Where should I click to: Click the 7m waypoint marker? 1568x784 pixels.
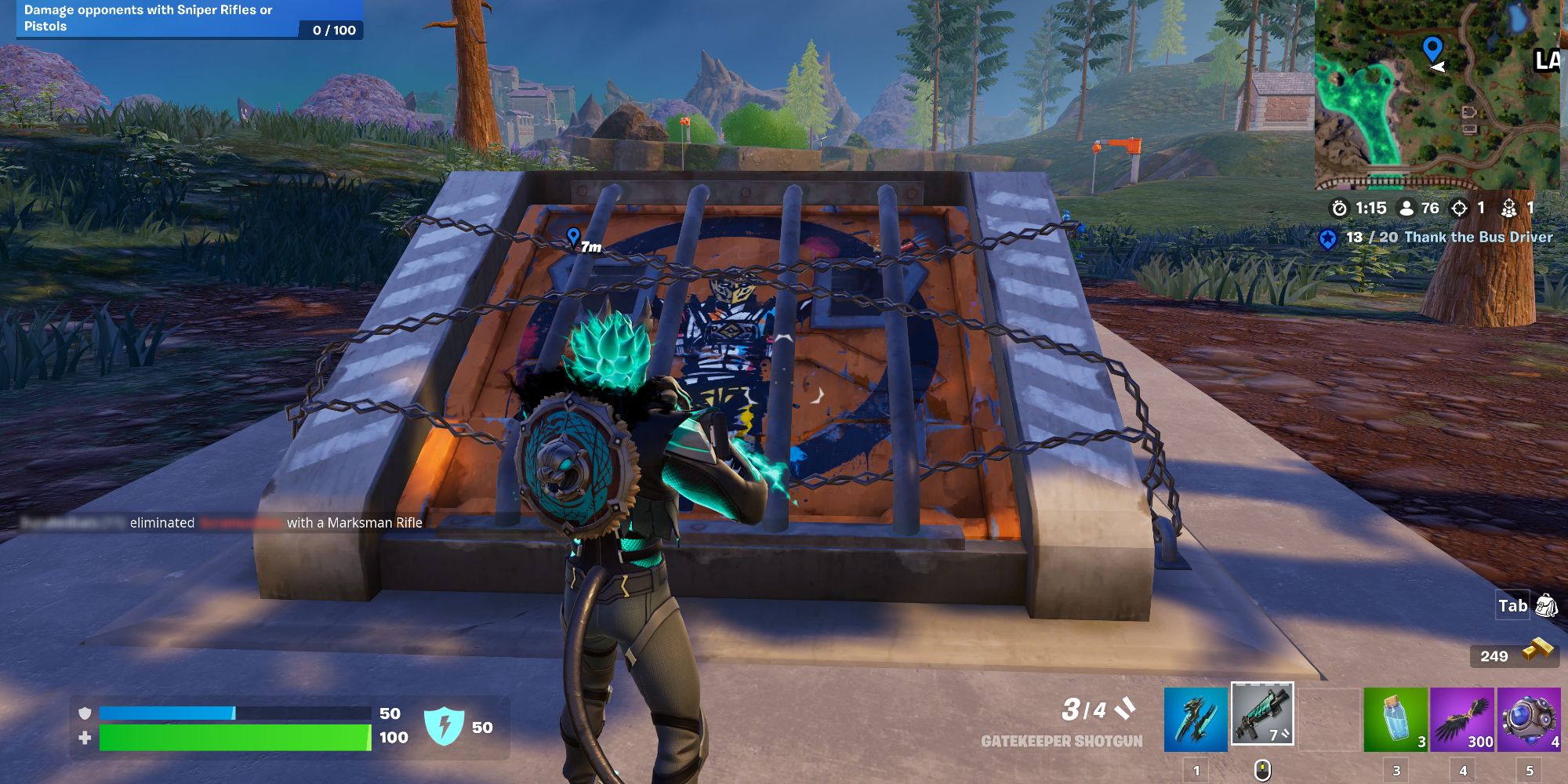[580, 238]
